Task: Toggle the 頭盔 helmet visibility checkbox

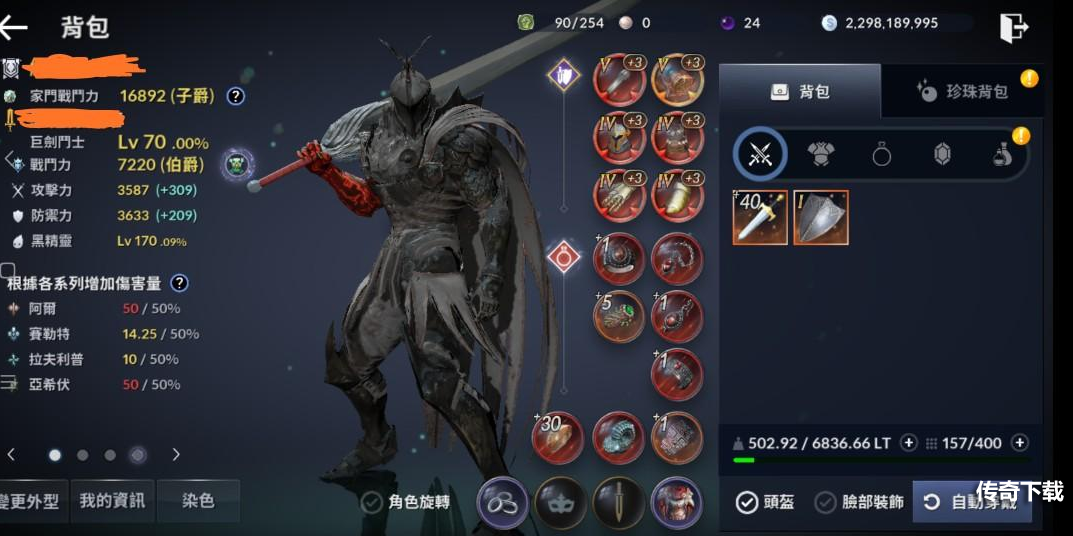Action: click(x=747, y=502)
